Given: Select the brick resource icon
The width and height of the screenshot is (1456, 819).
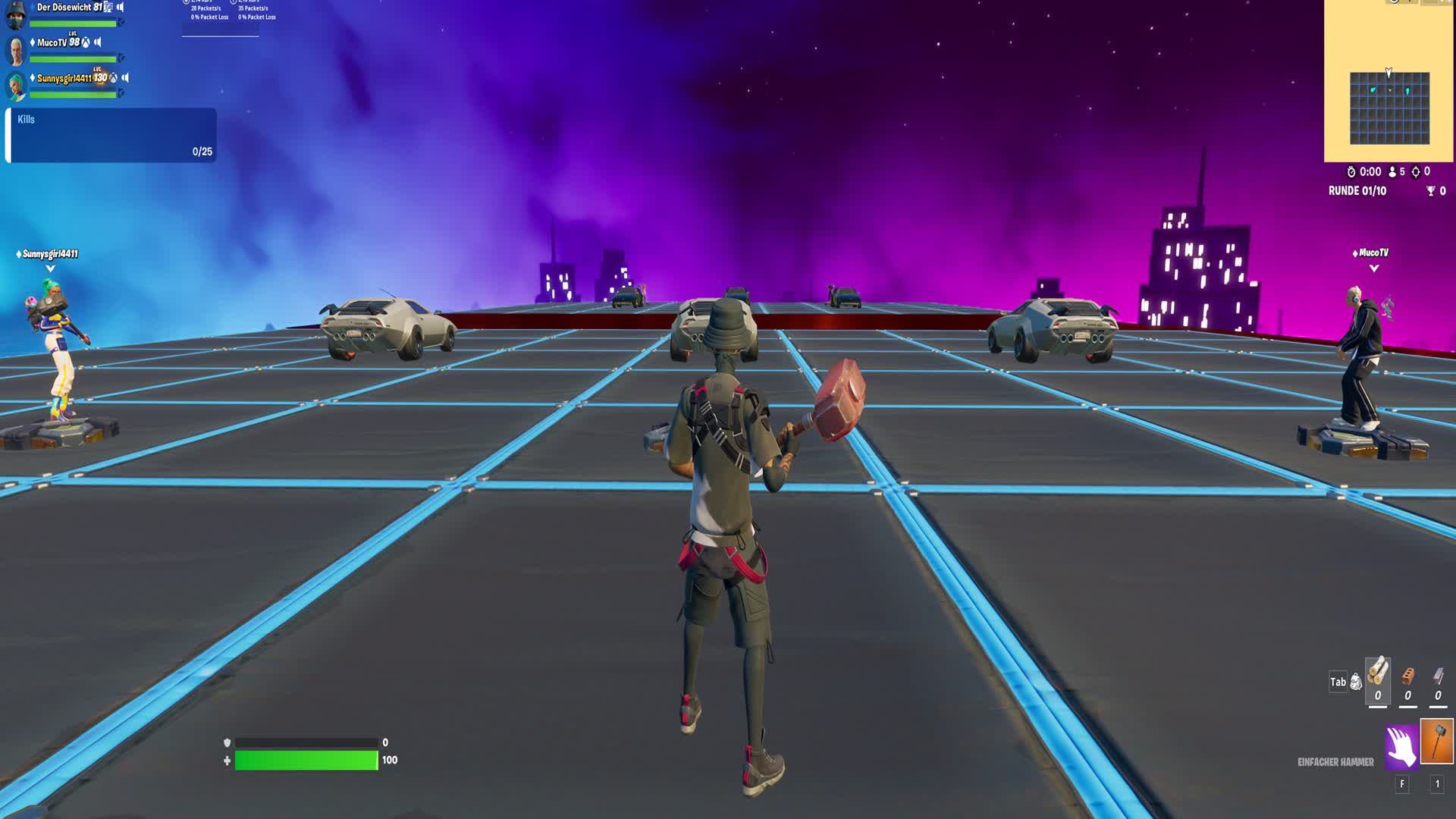Looking at the screenshot, I should (x=1407, y=678).
